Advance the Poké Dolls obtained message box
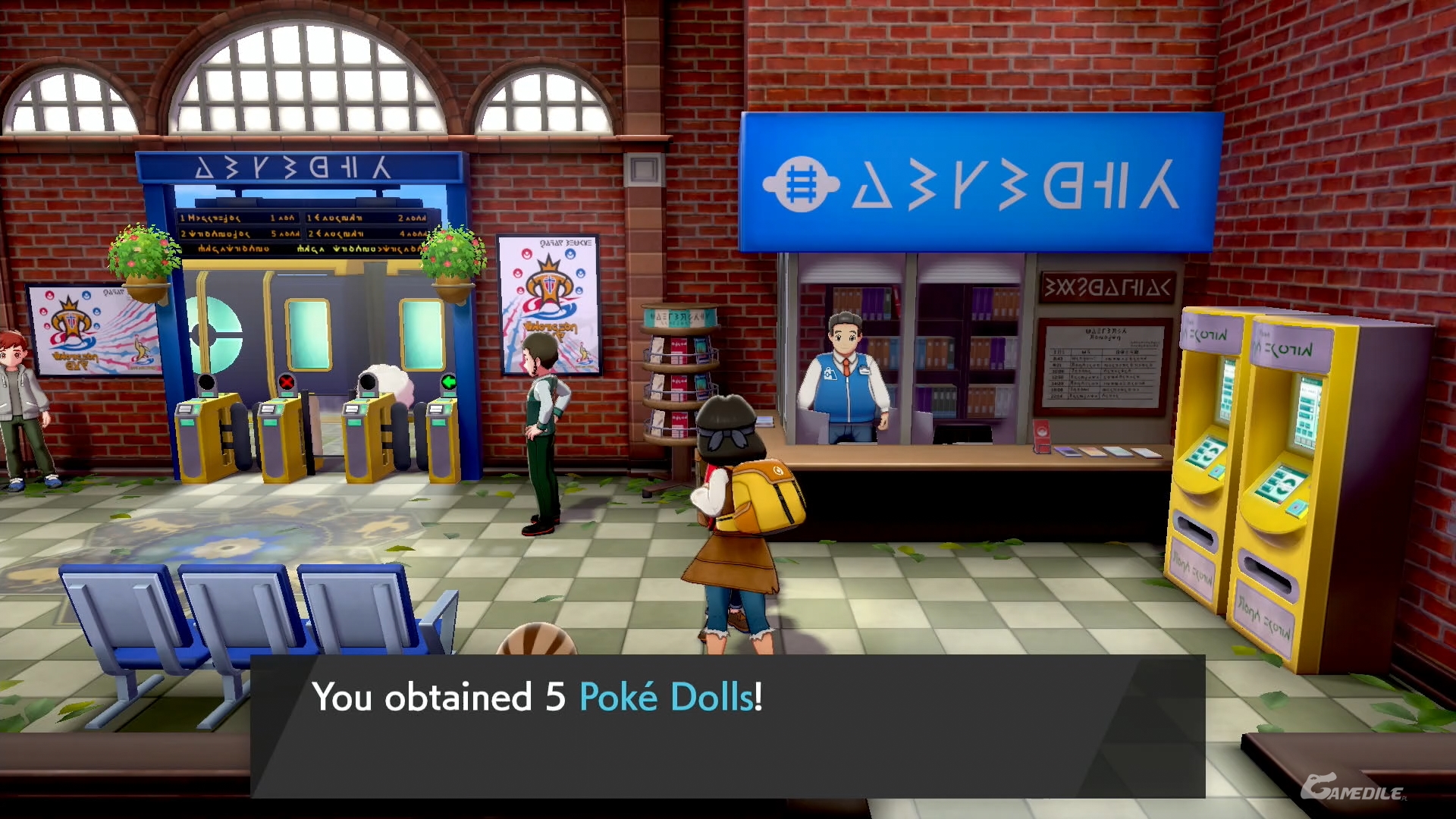Viewport: 1456px width, 819px height. (x=726, y=725)
